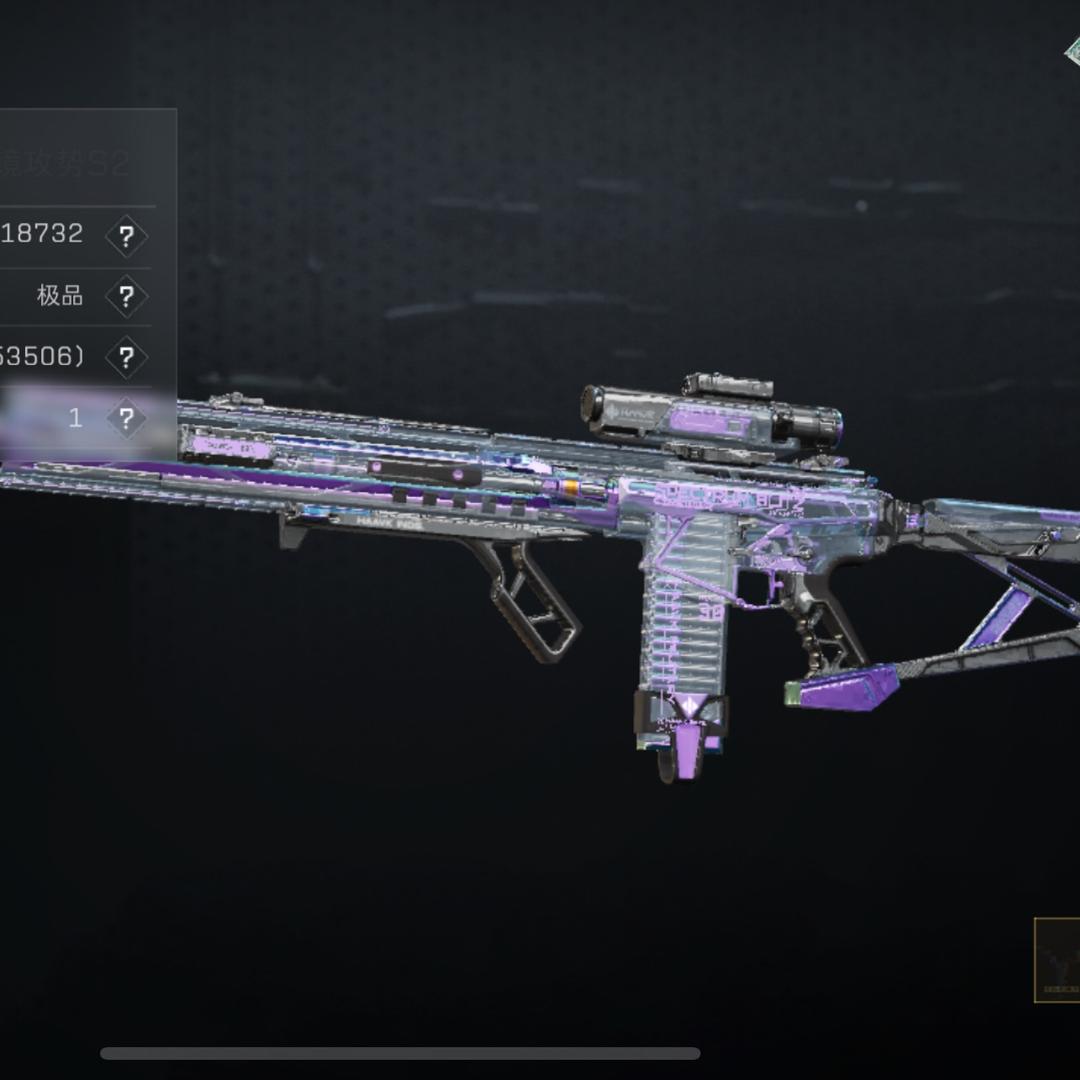Select the gold-framed thumbnail
This screenshot has height=1080, width=1080.
tap(1057, 960)
